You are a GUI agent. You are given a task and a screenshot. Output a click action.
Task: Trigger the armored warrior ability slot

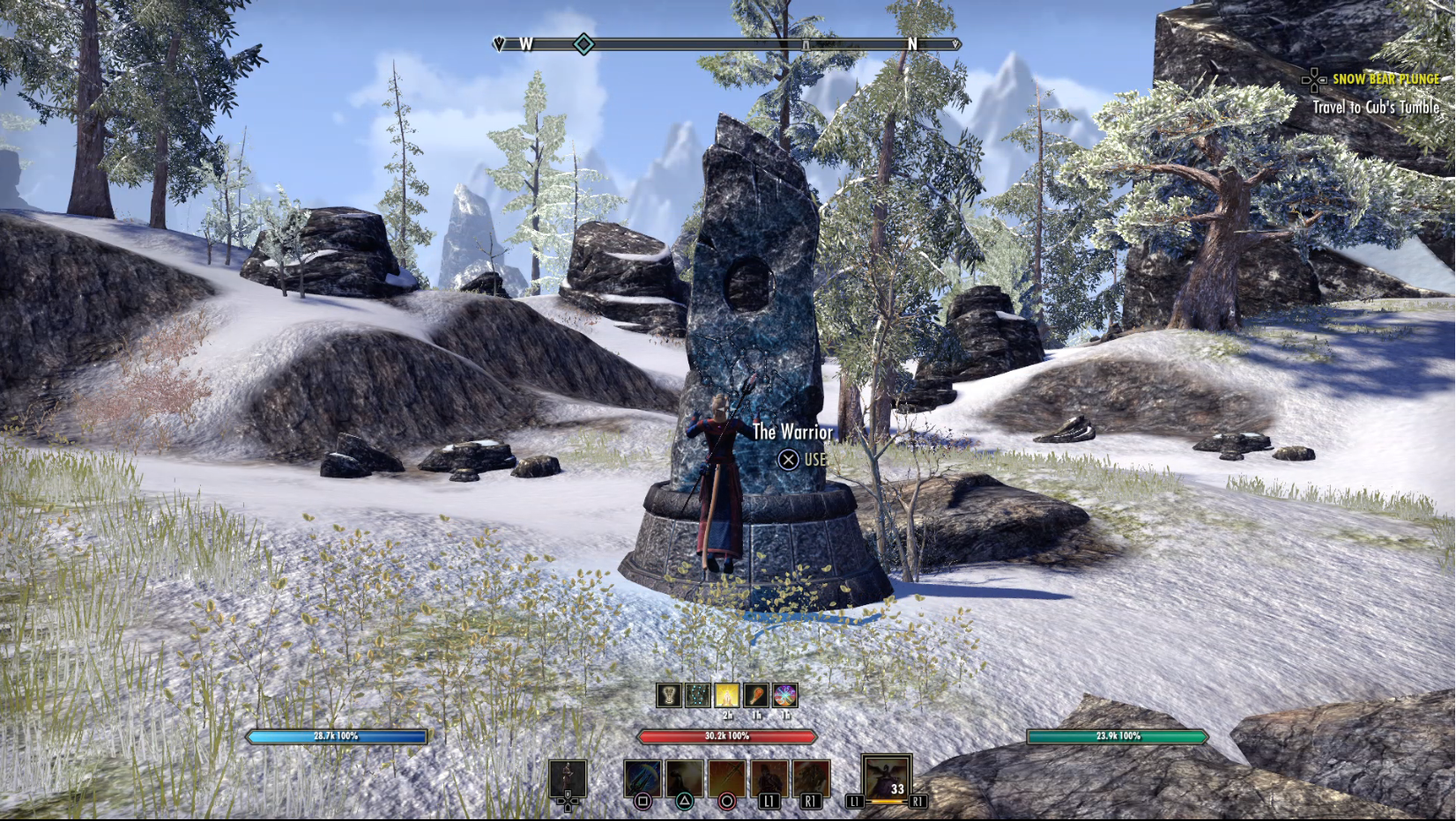[x=769, y=780]
